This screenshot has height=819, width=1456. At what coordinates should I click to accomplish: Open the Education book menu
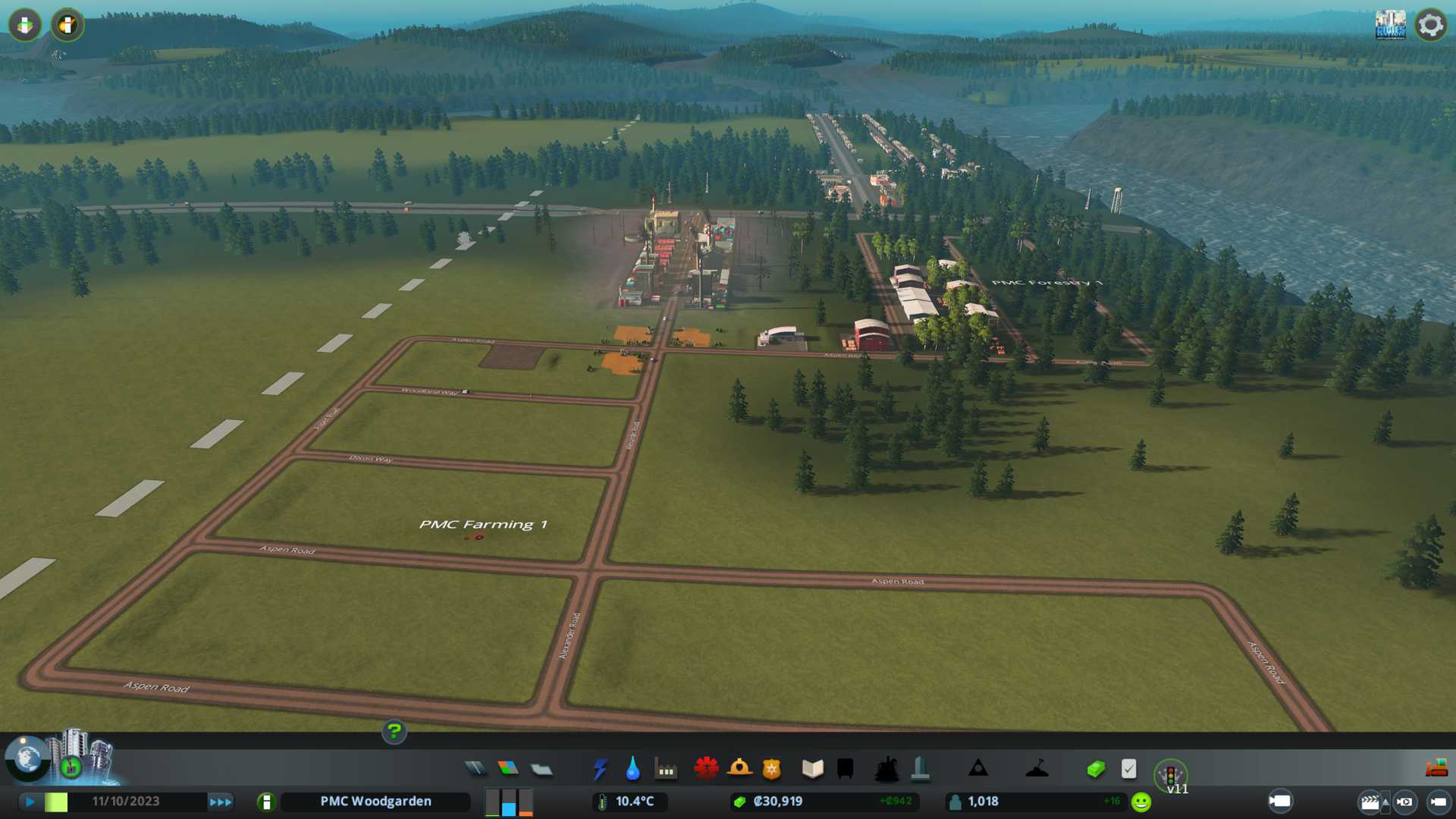[812, 769]
